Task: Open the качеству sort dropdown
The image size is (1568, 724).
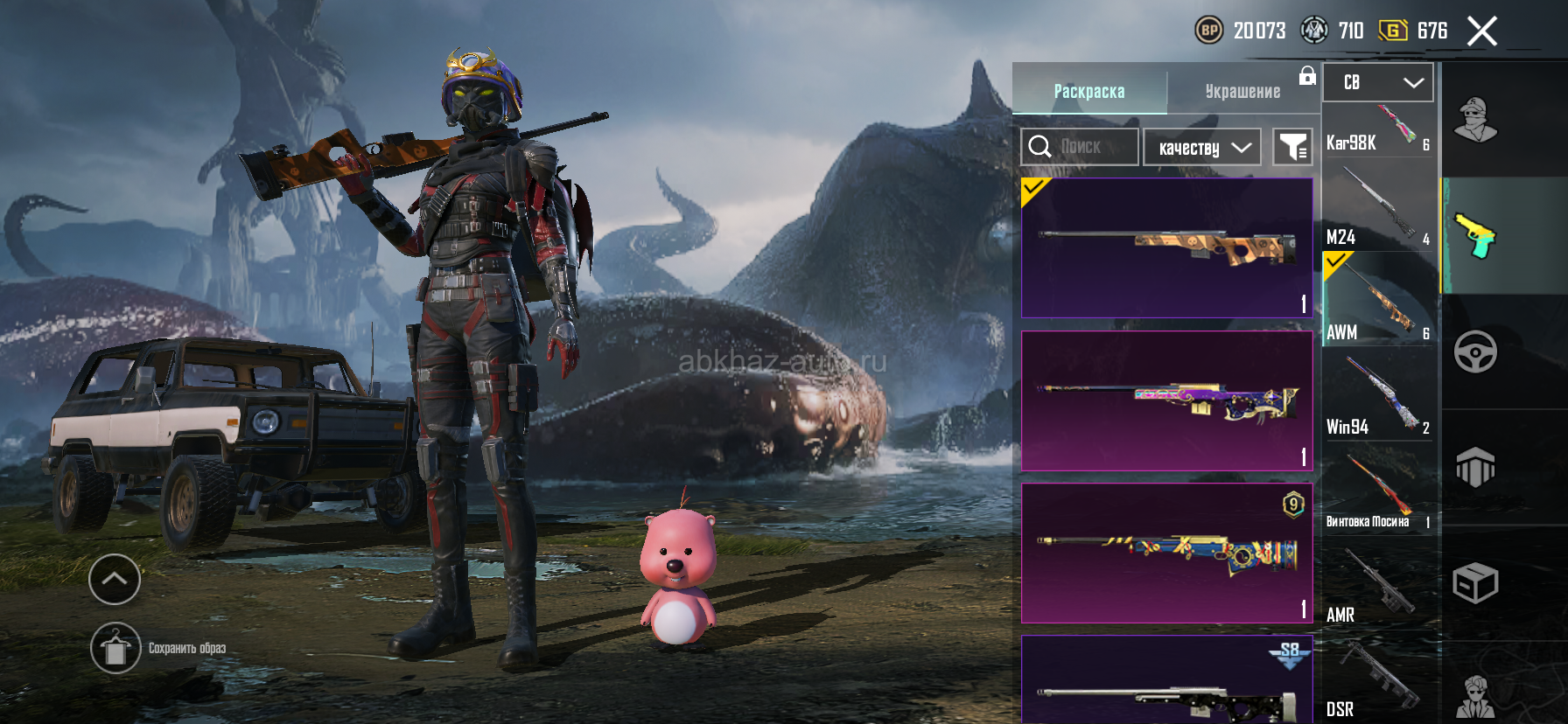Action: pyautogui.click(x=1202, y=147)
